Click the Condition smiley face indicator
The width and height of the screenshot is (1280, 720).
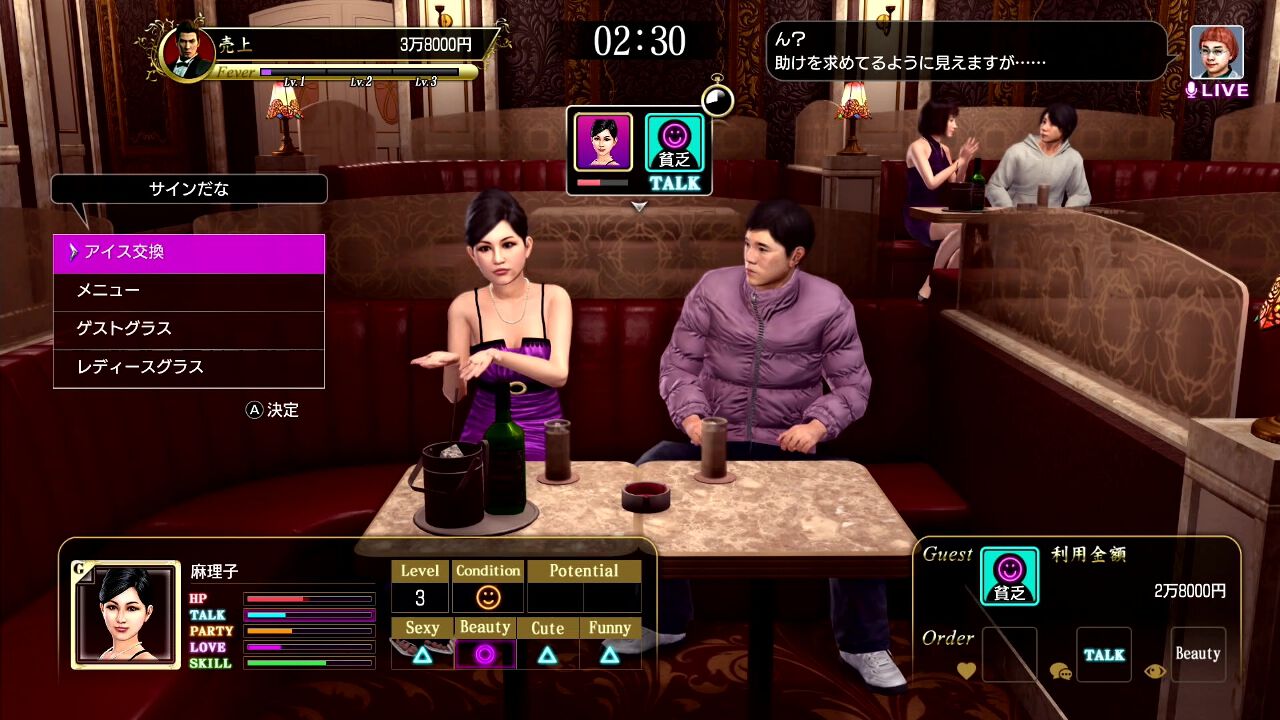(488, 598)
